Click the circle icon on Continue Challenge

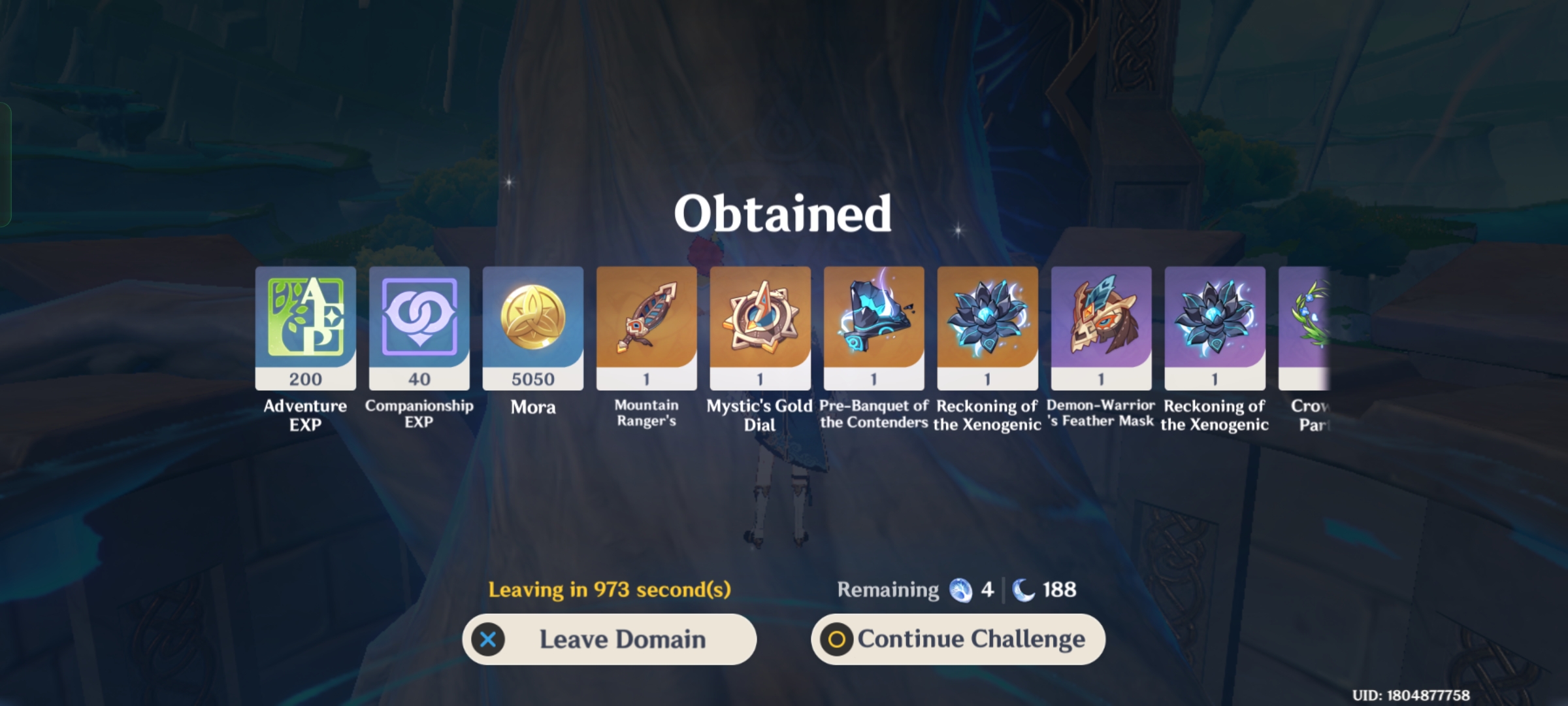tap(836, 639)
